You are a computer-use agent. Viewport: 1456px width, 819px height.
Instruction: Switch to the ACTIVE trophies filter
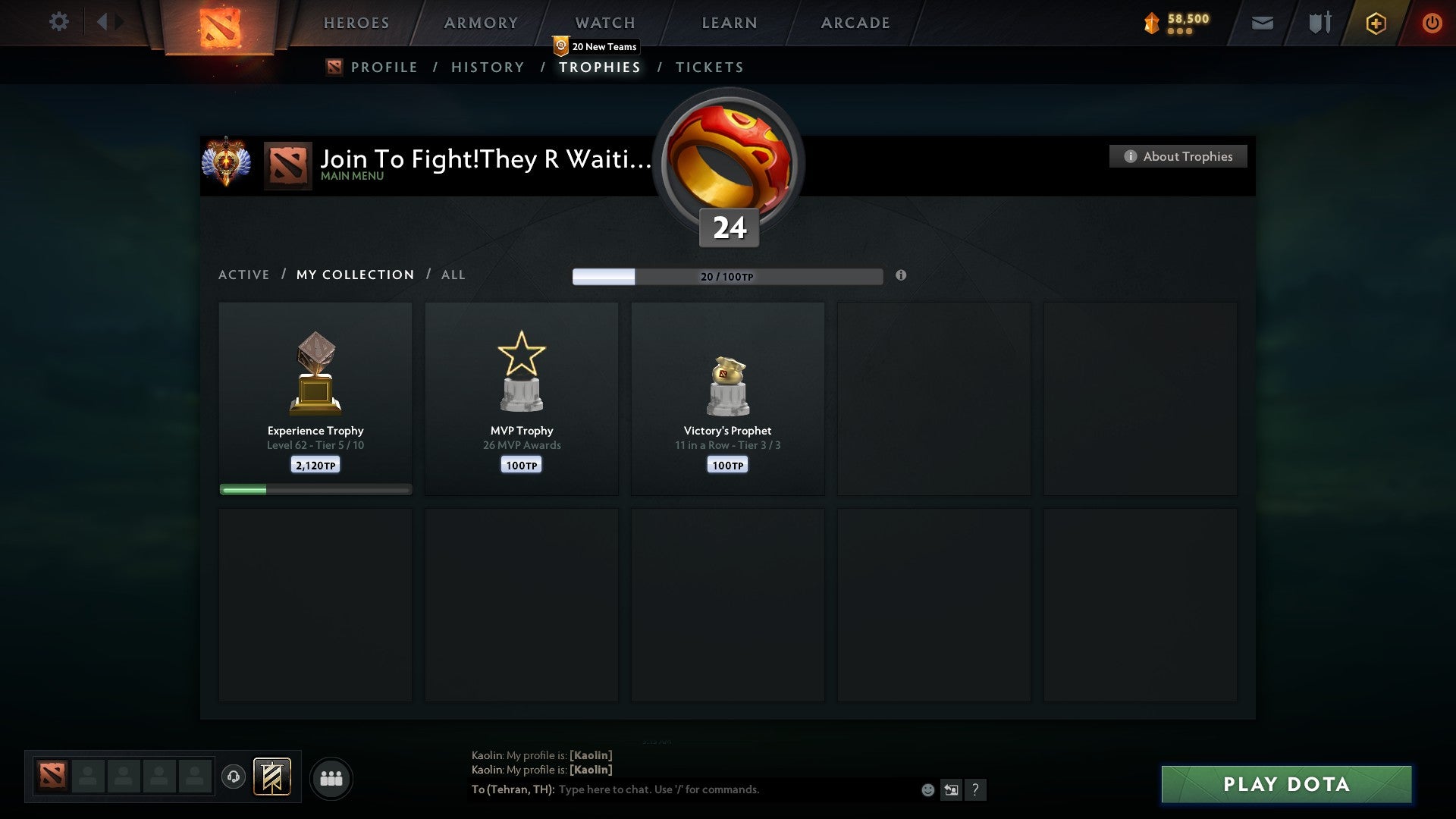click(x=244, y=275)
